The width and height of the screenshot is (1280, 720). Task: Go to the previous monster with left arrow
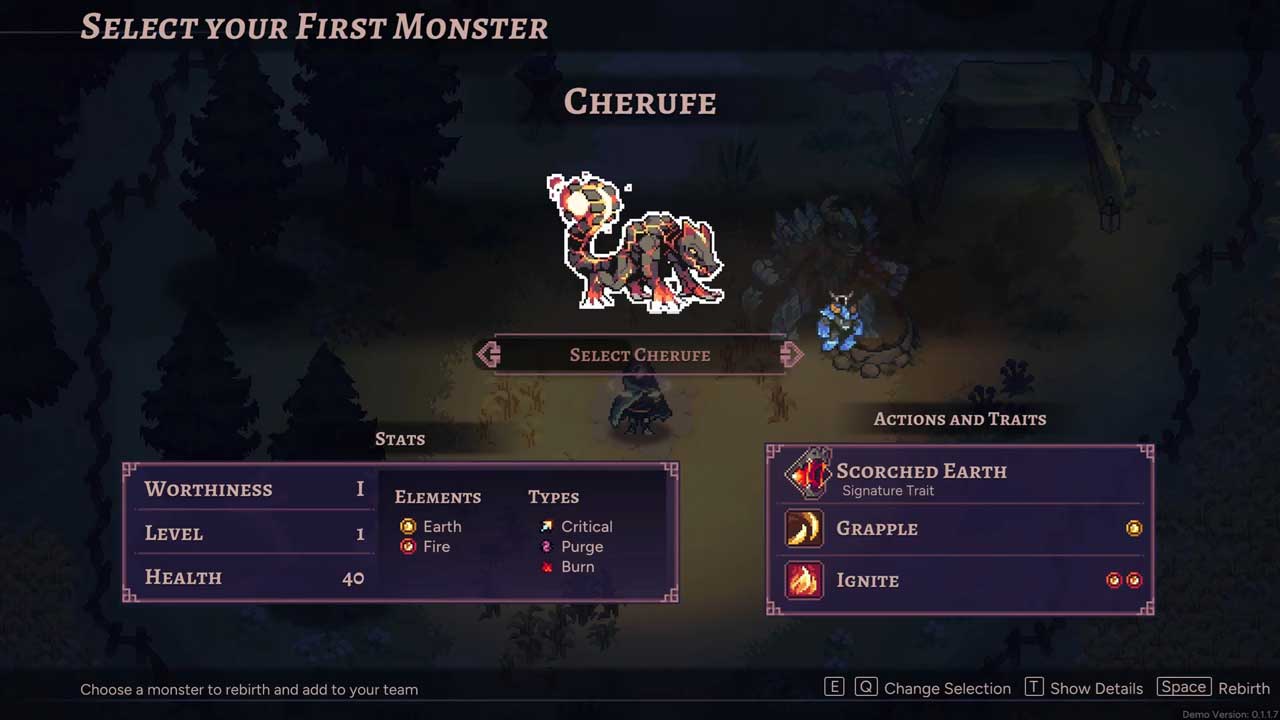point(489,355)
